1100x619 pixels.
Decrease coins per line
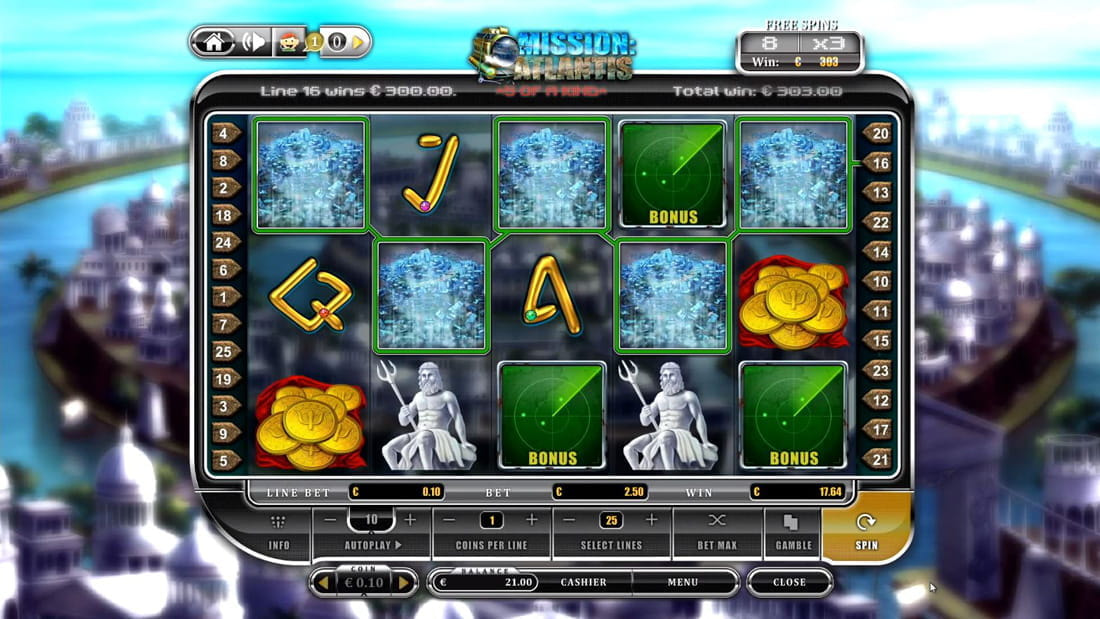(x=450, y=520)
